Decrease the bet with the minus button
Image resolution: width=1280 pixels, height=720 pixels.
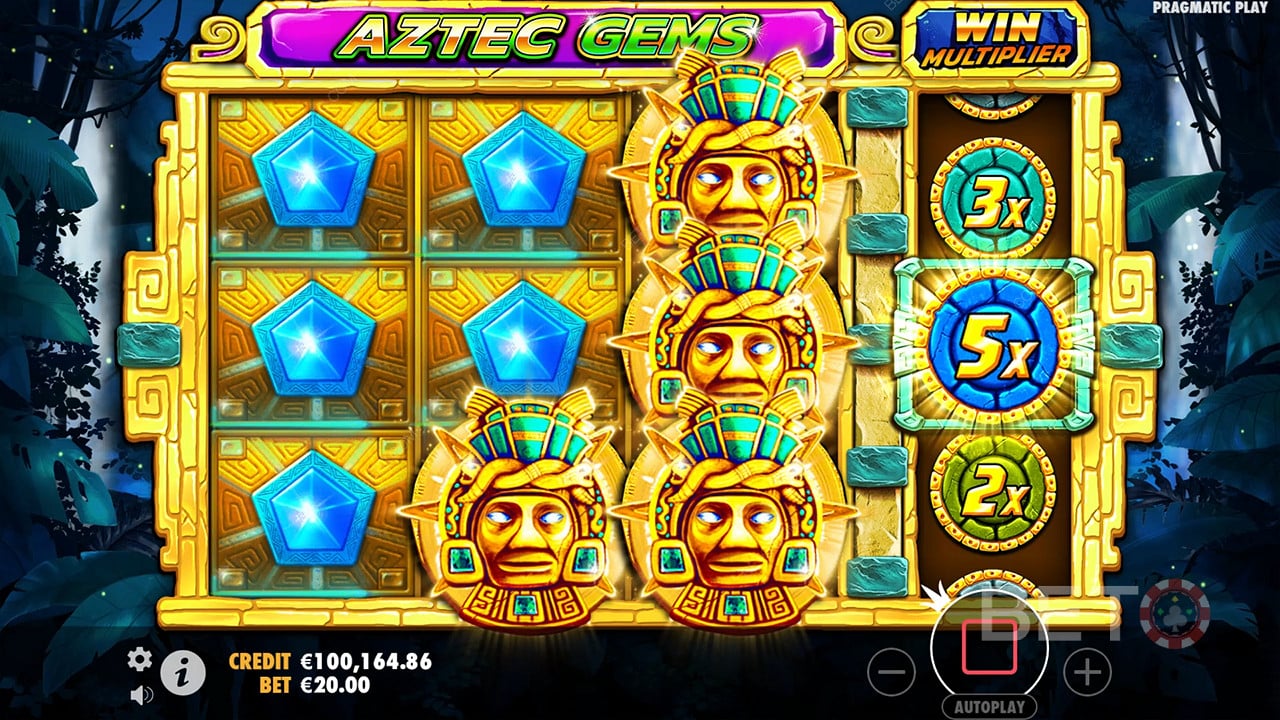coord(891,671)
